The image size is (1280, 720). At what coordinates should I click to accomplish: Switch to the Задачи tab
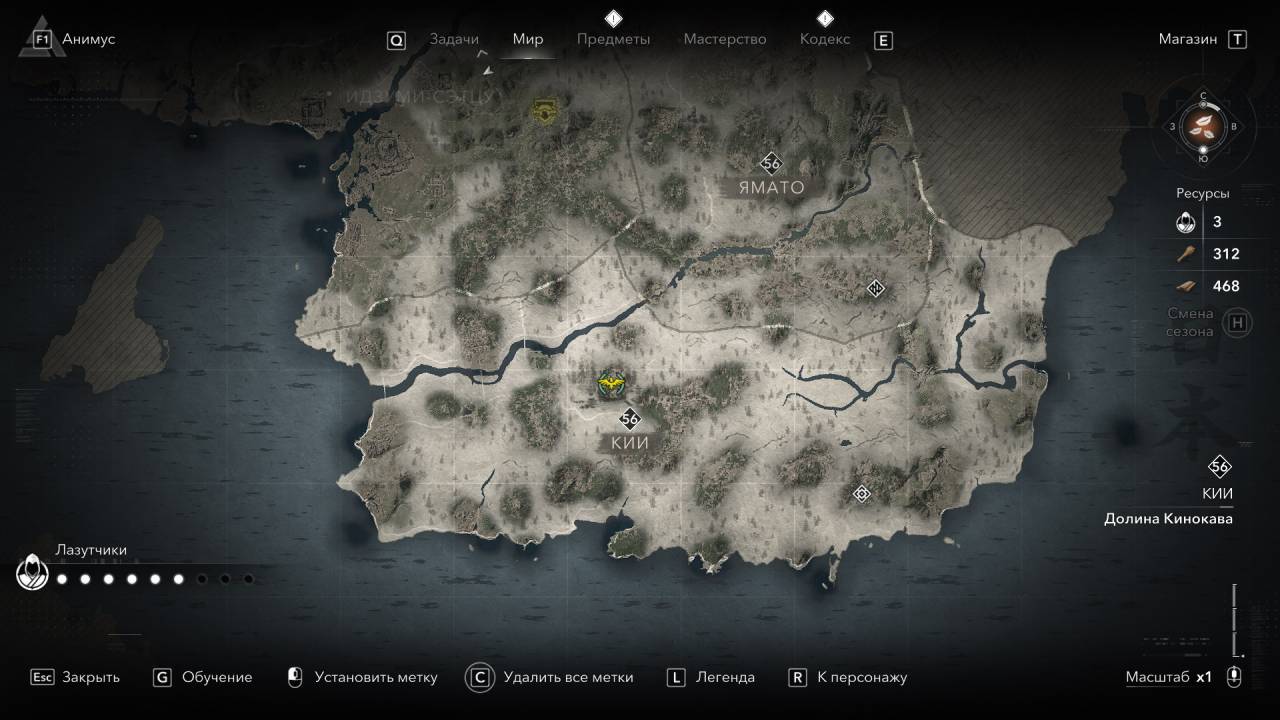coord(453,39)
